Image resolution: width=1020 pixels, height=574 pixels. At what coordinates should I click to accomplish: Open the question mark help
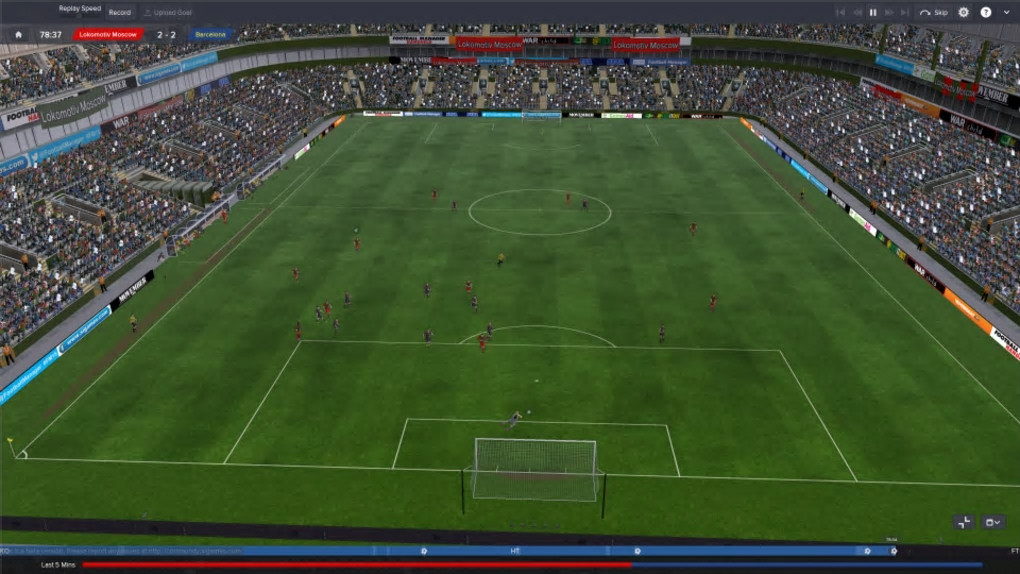click(986, 12)
